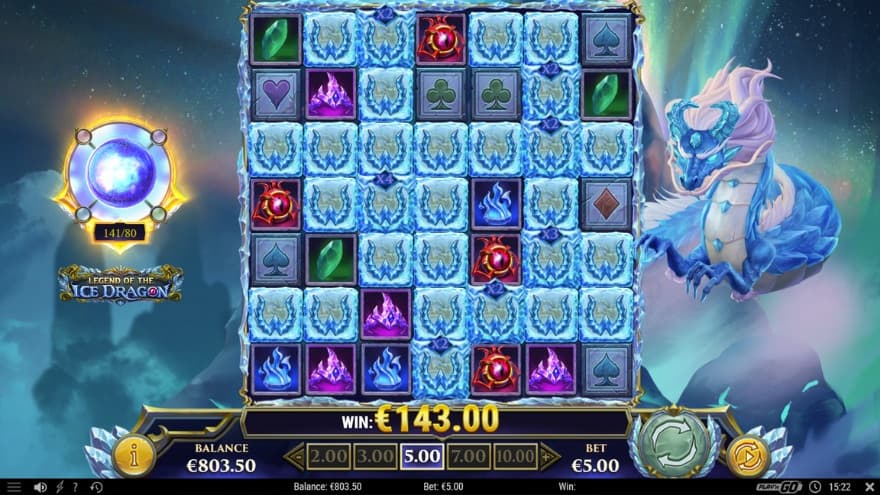
Task: Start autoplay with the gold play button
Action: coord(746,456)
